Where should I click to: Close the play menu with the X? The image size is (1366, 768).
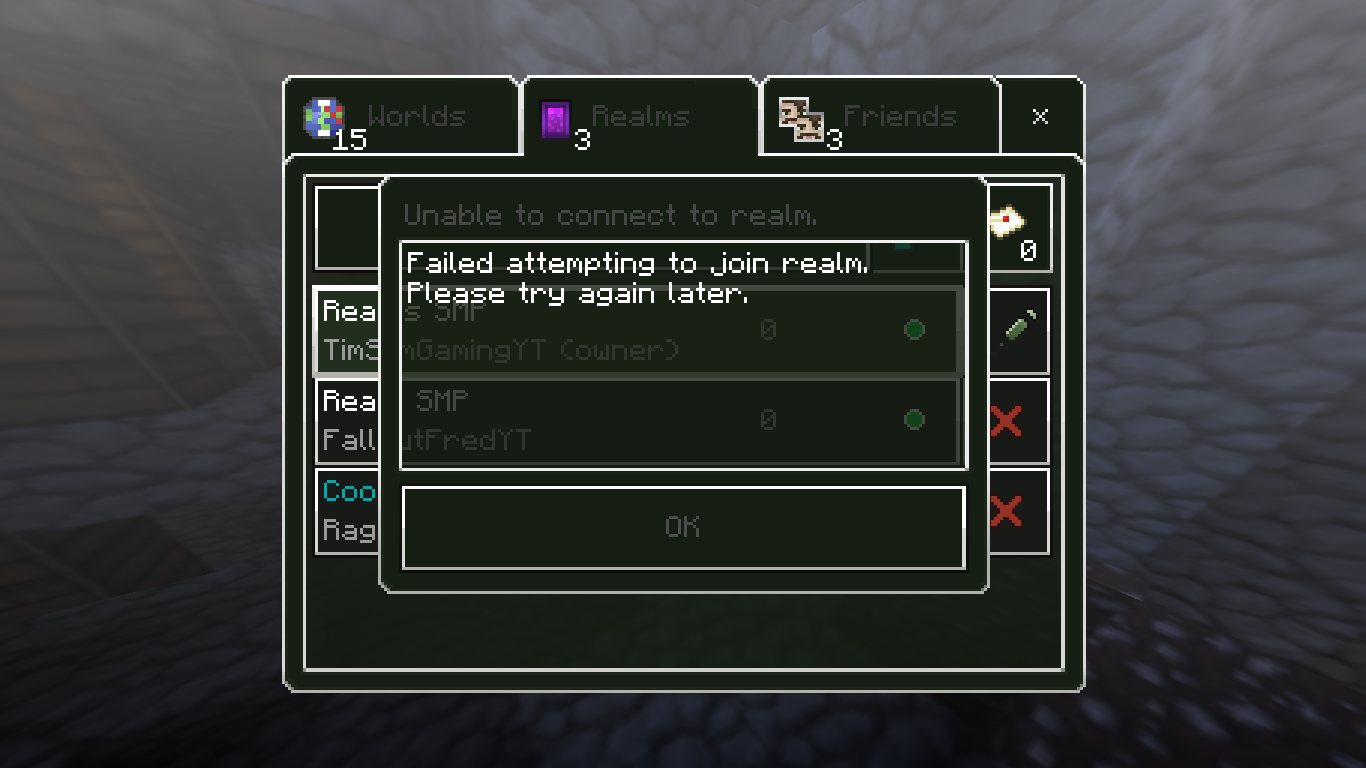1040,117
